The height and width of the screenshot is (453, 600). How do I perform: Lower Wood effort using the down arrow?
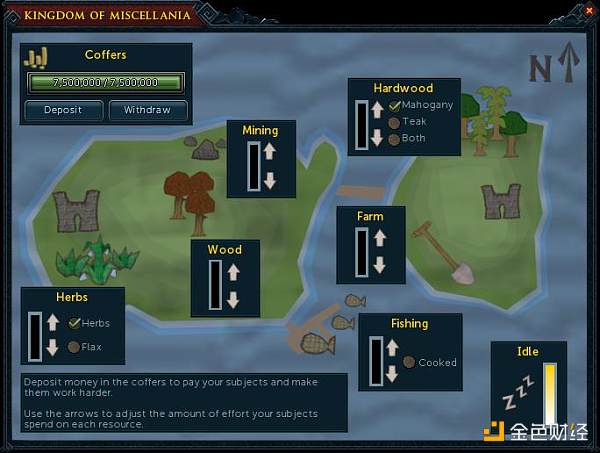click(233, 299)
